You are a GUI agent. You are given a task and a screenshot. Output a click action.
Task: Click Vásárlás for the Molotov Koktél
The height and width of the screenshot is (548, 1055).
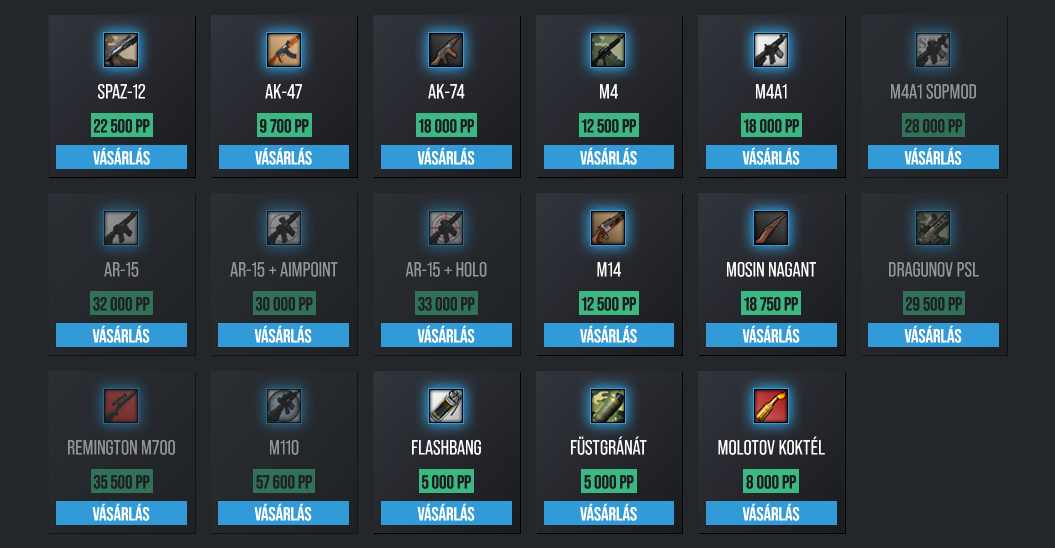tap(771, 513)
